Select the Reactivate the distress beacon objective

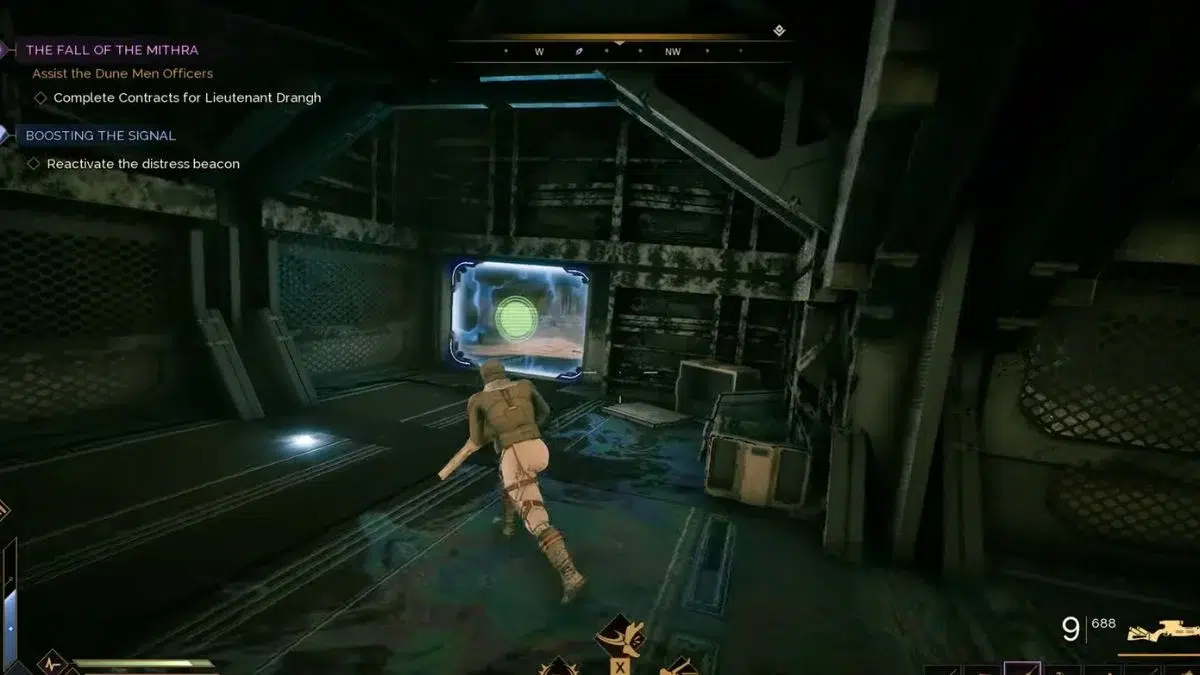[x=143, y=164]
